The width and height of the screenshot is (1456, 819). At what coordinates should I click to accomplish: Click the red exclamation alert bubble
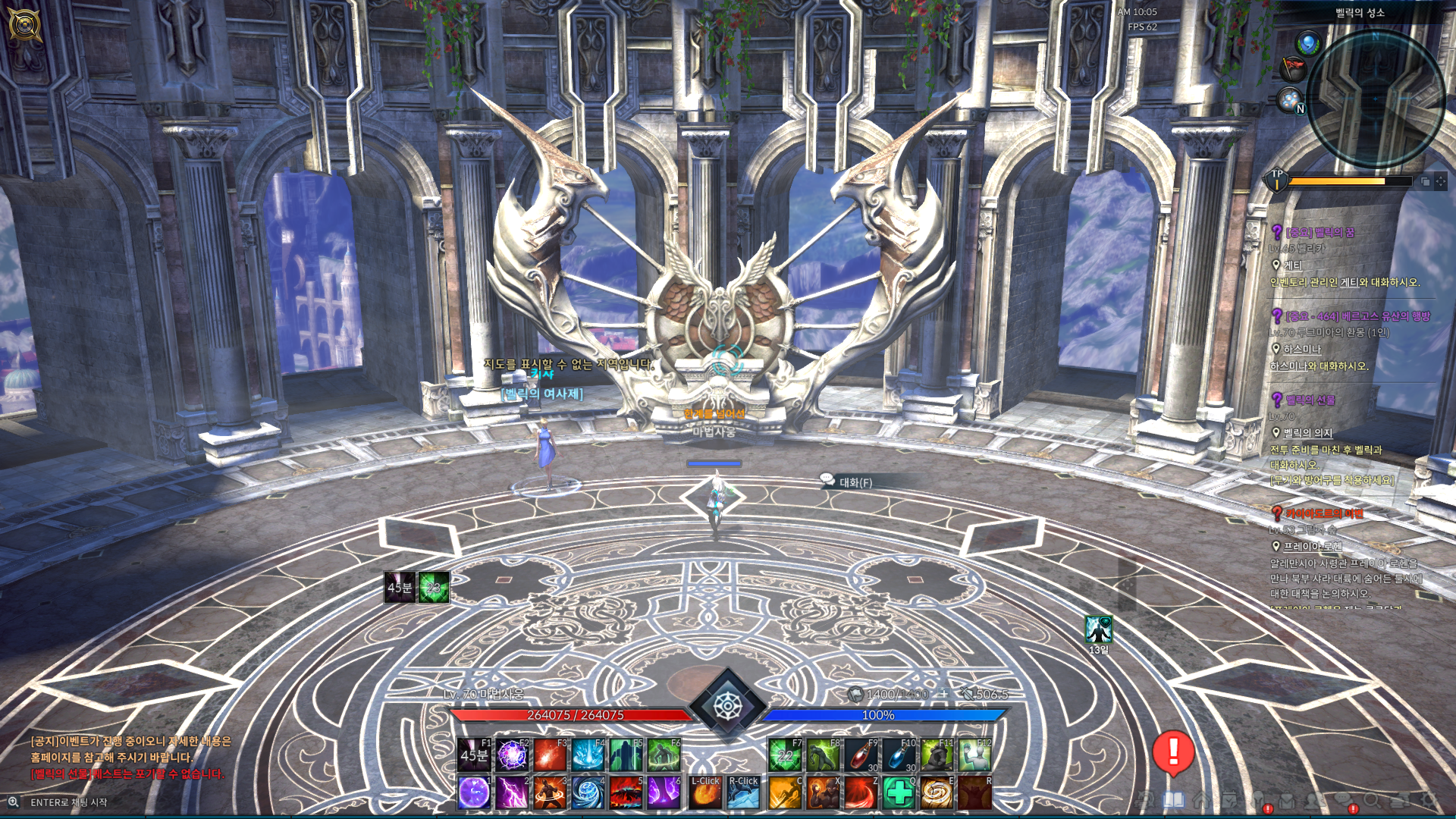(1173, 752)
